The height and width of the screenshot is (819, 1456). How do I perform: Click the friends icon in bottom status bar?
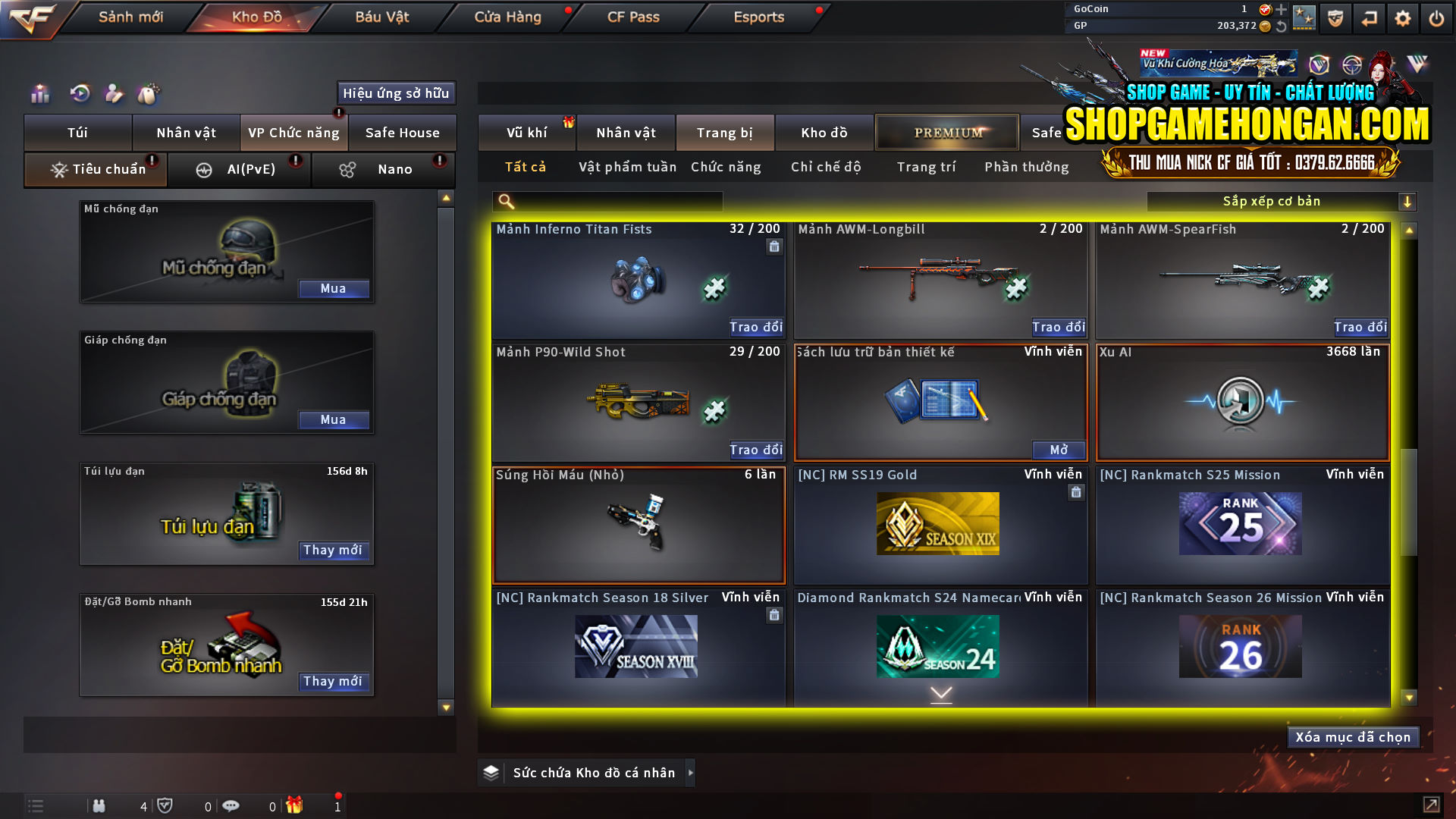tap(99, 805)
